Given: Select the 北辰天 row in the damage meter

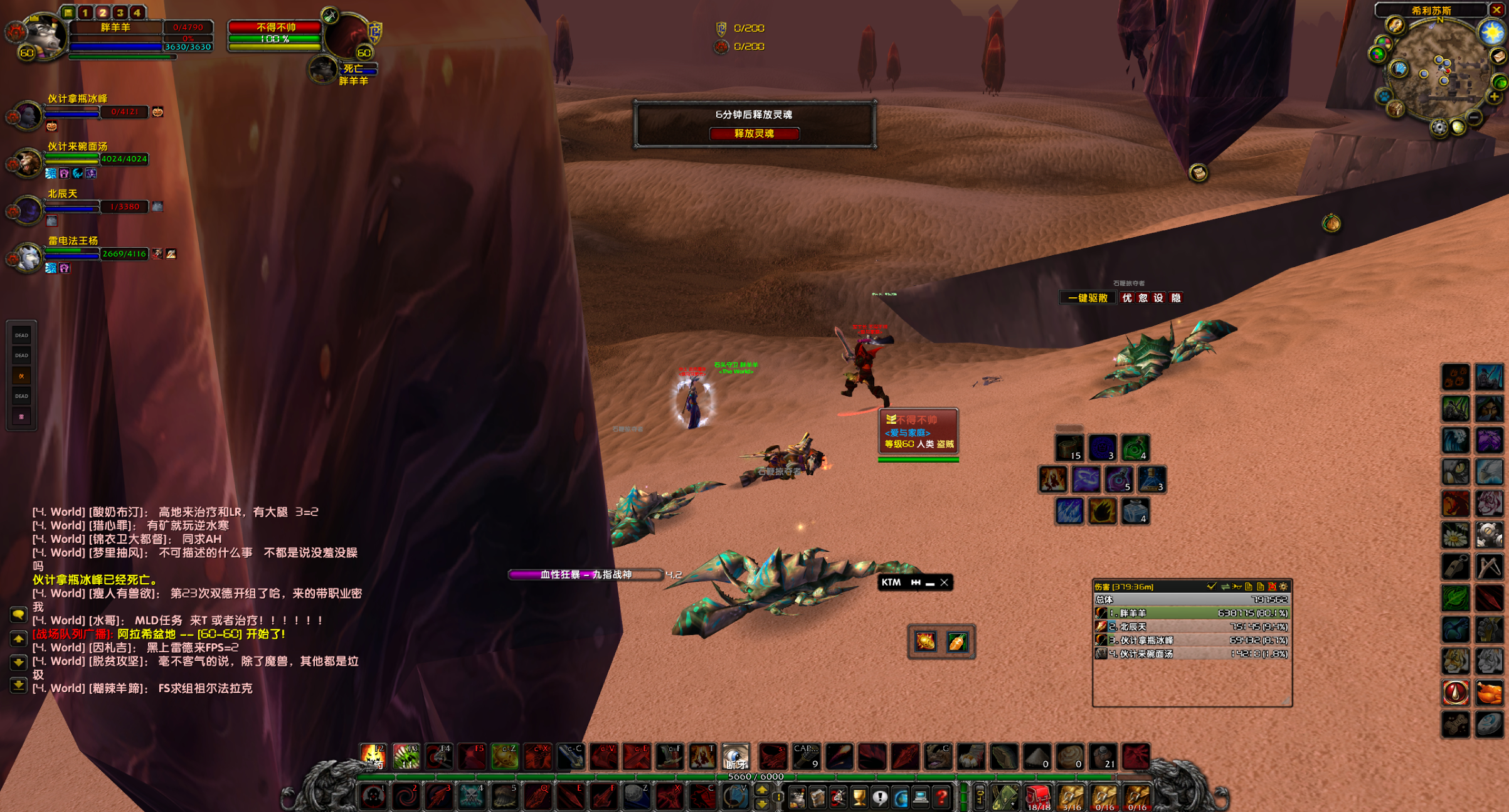Looking at the screenshot, I should pos(1191,626).
